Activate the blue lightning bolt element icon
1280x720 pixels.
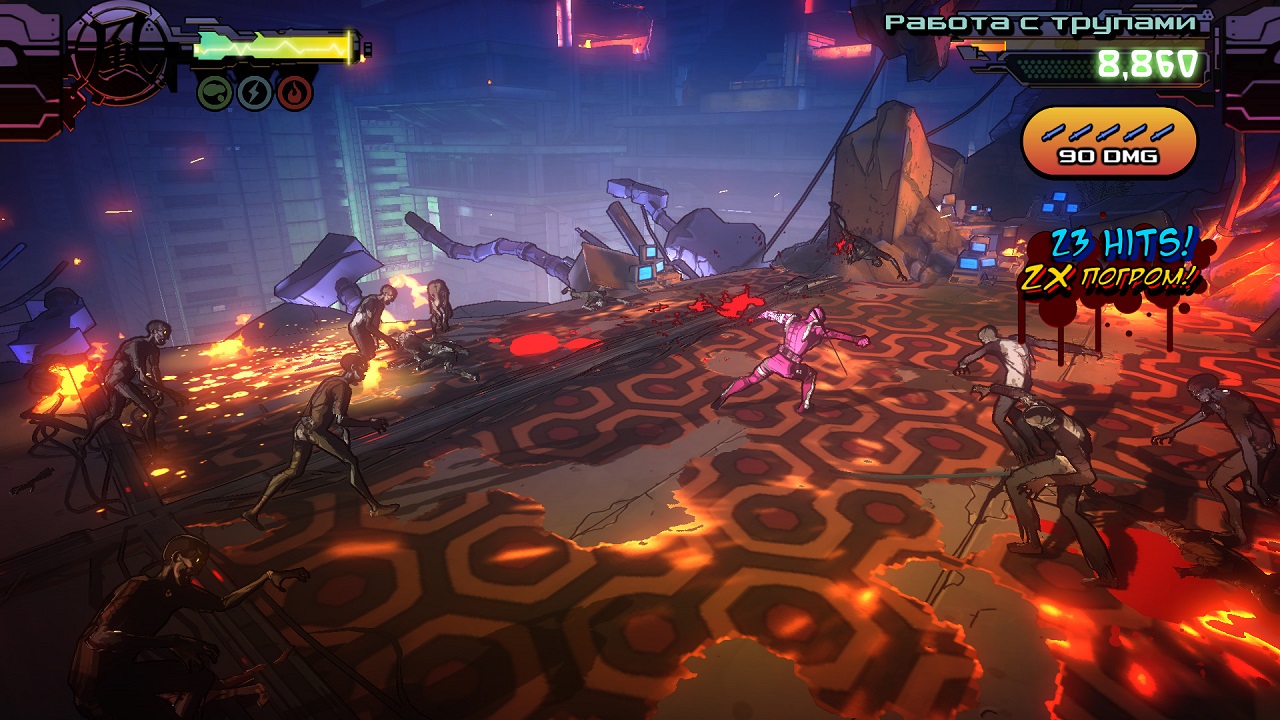tap(255, 93)
